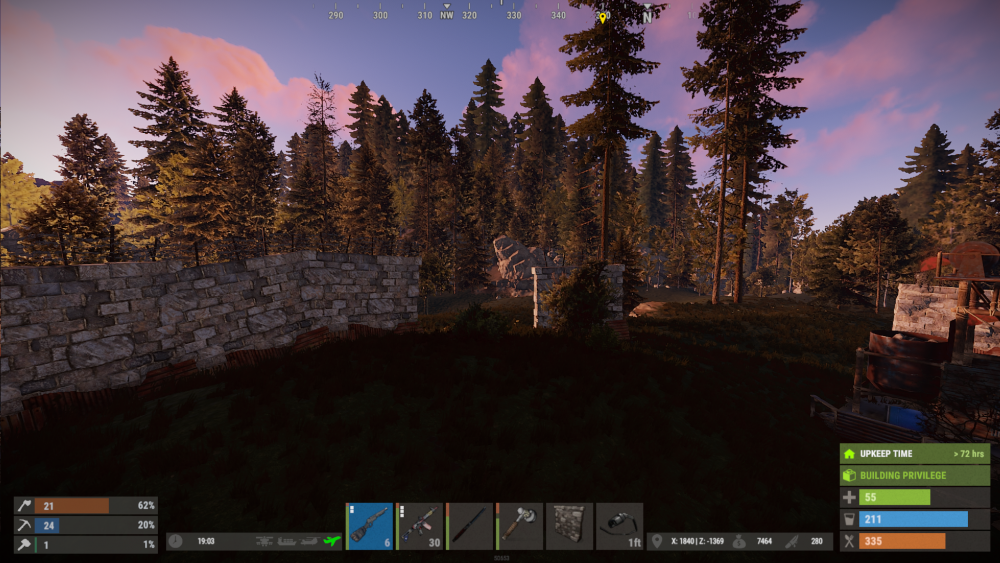Pick the stone wall hotbar item
Screen dimensions: 1000x563
tap(570, 526)
